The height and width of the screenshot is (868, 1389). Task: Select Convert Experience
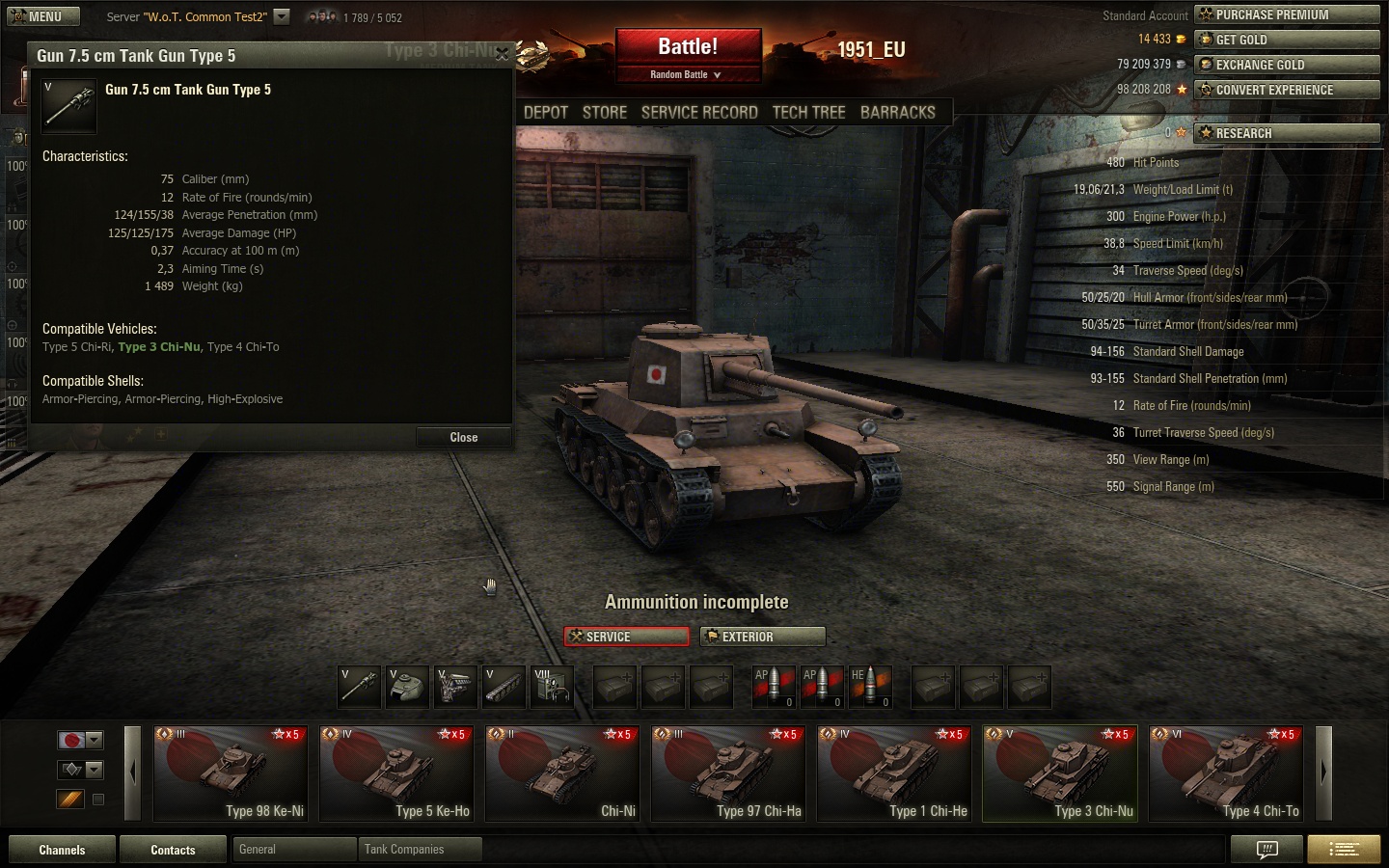tap(1287, 90)
